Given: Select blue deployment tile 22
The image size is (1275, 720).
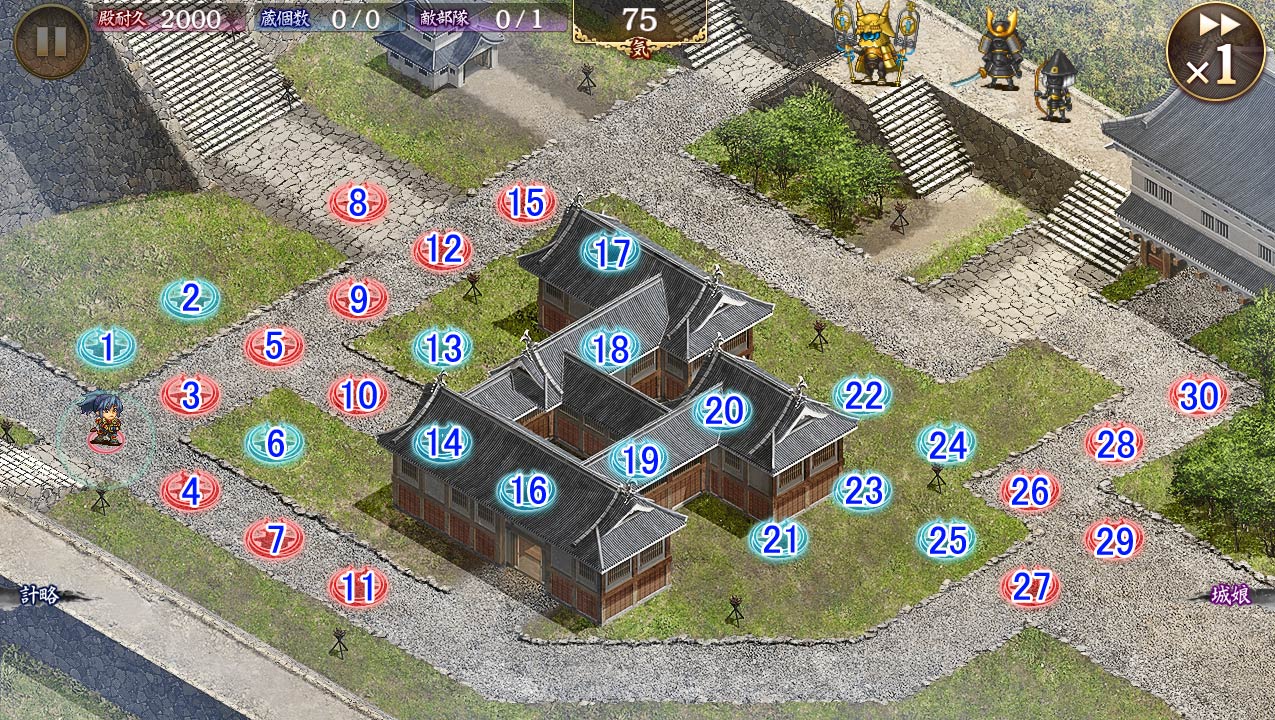Looking at the screenshot, I should point(862,396).
